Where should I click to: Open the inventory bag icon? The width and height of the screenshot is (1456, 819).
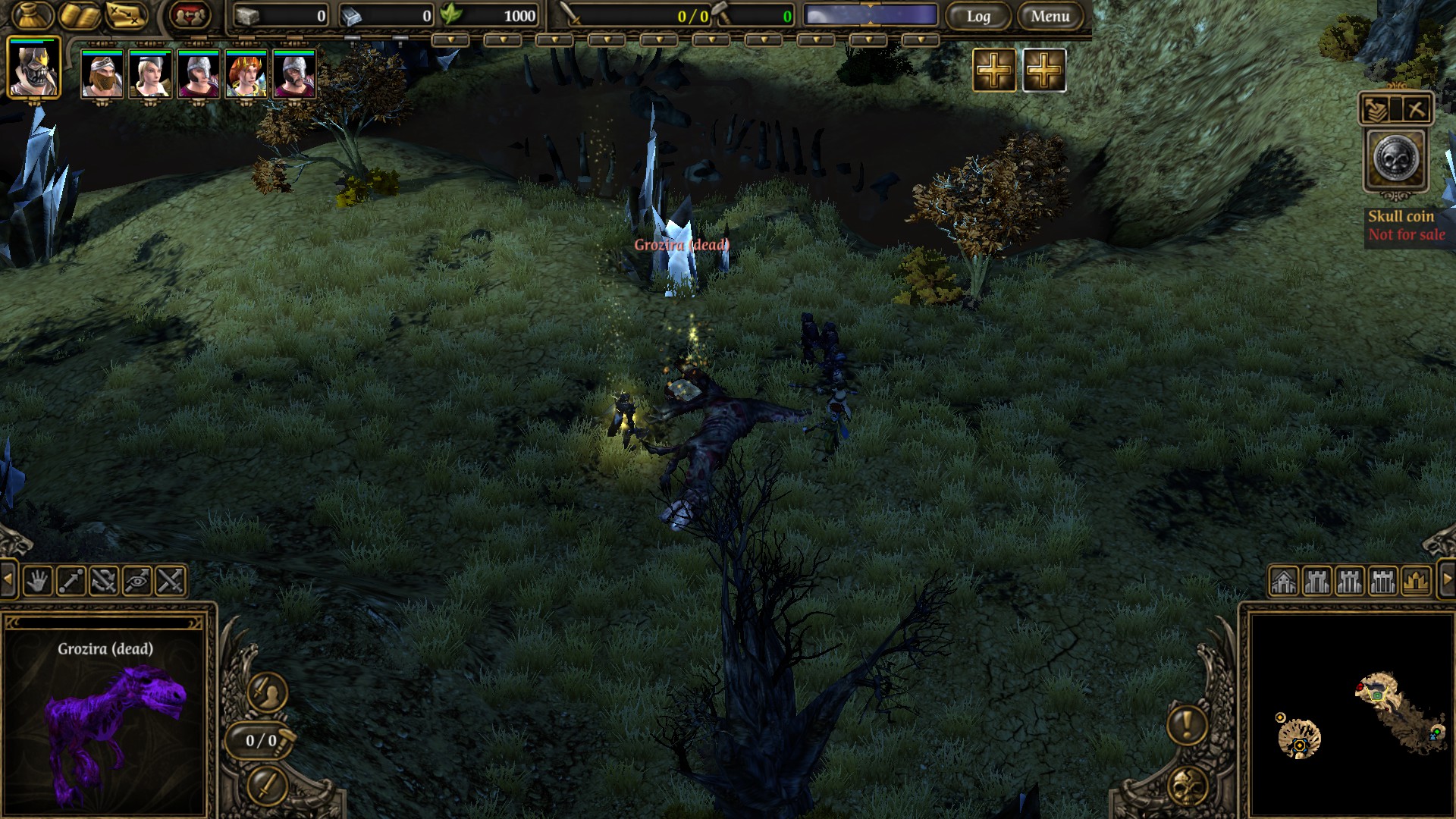coord(33,14)
